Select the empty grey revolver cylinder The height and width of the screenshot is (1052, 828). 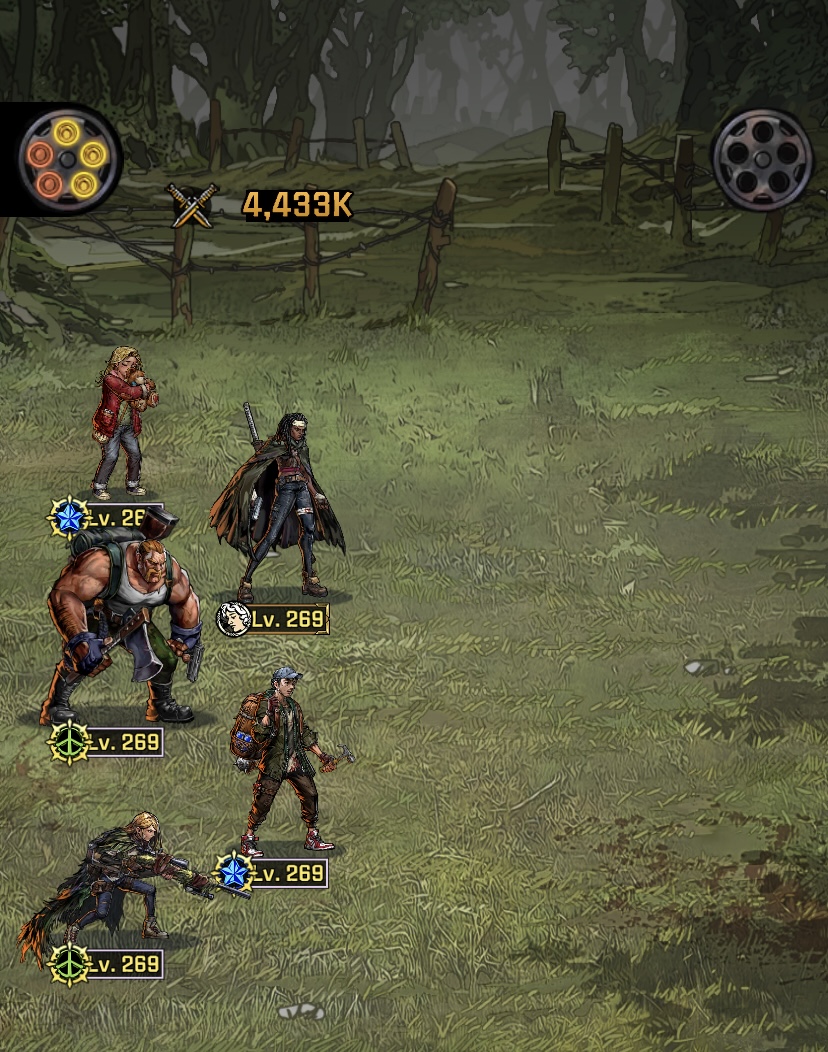point(762,160)
